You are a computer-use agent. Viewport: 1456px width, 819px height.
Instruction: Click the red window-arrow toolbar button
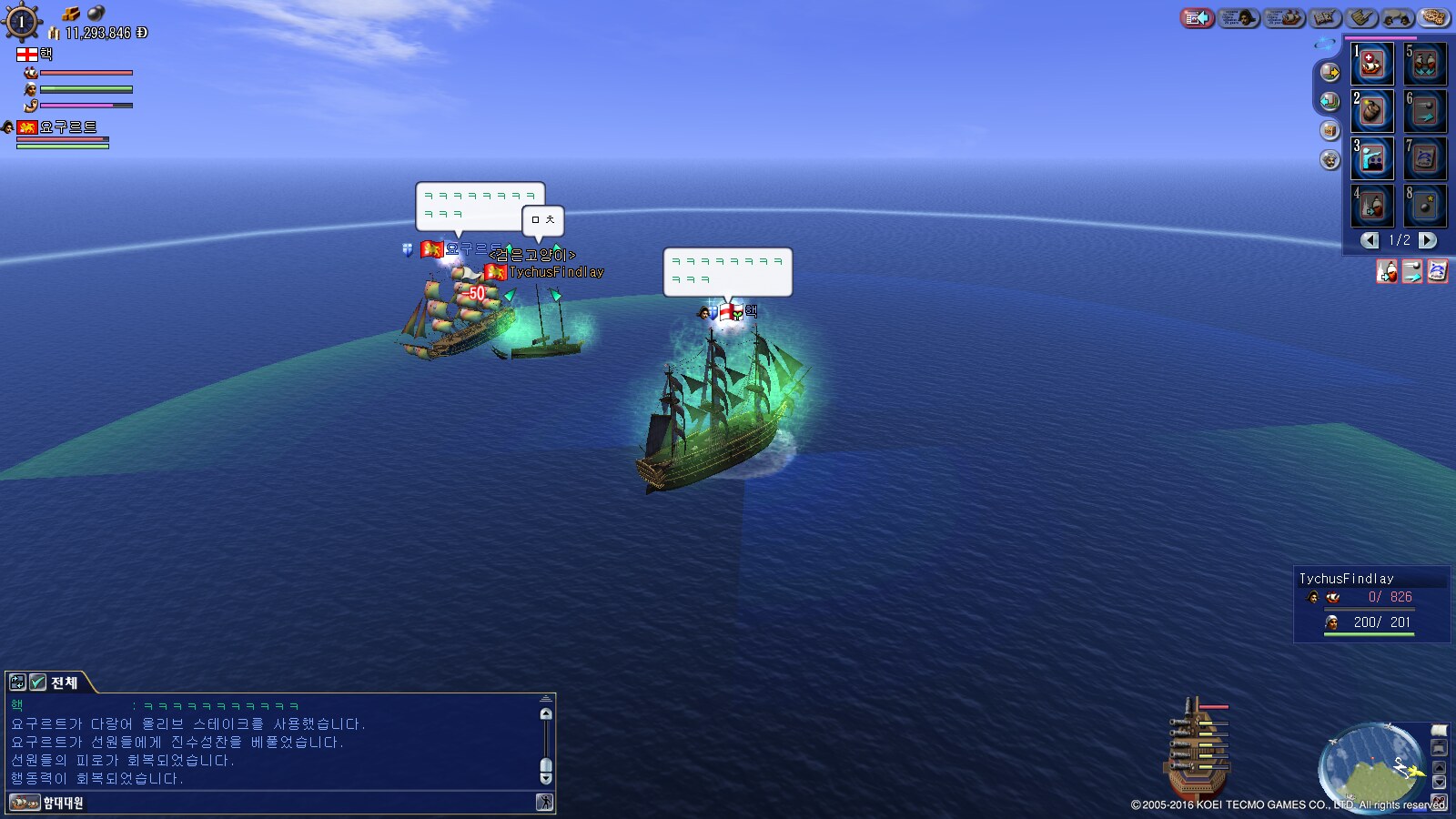(x=1197, y=17)
